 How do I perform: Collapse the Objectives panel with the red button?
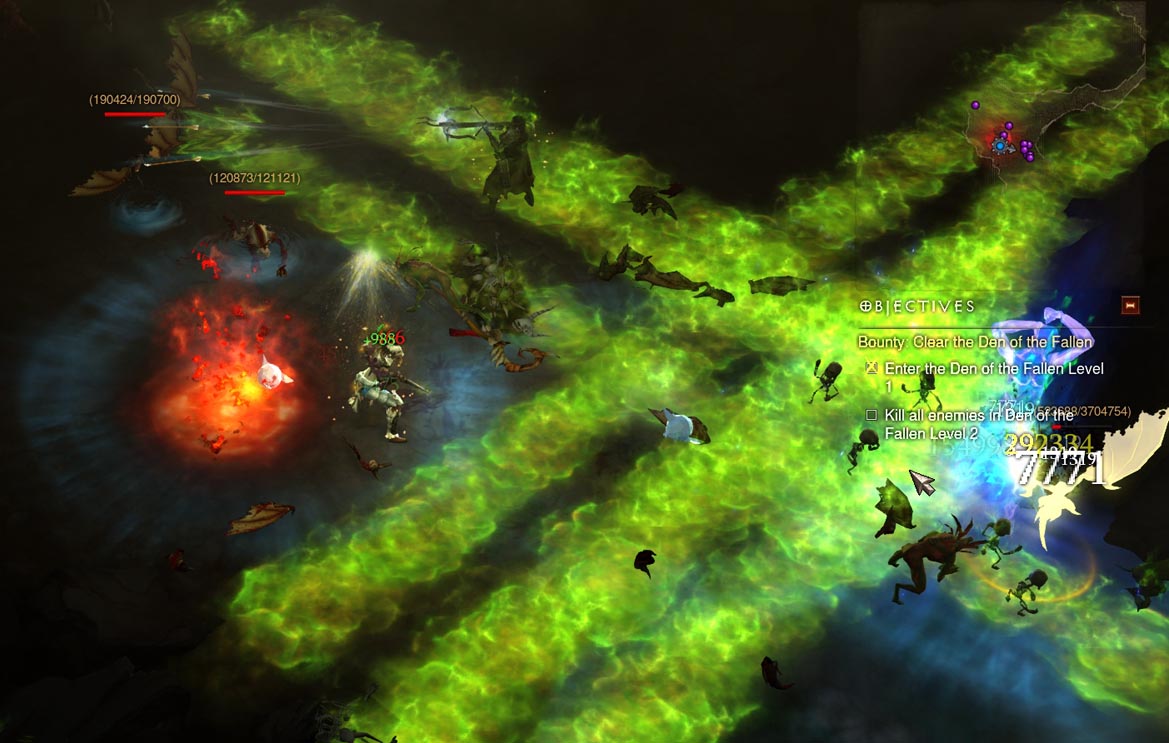[1131, 305]
